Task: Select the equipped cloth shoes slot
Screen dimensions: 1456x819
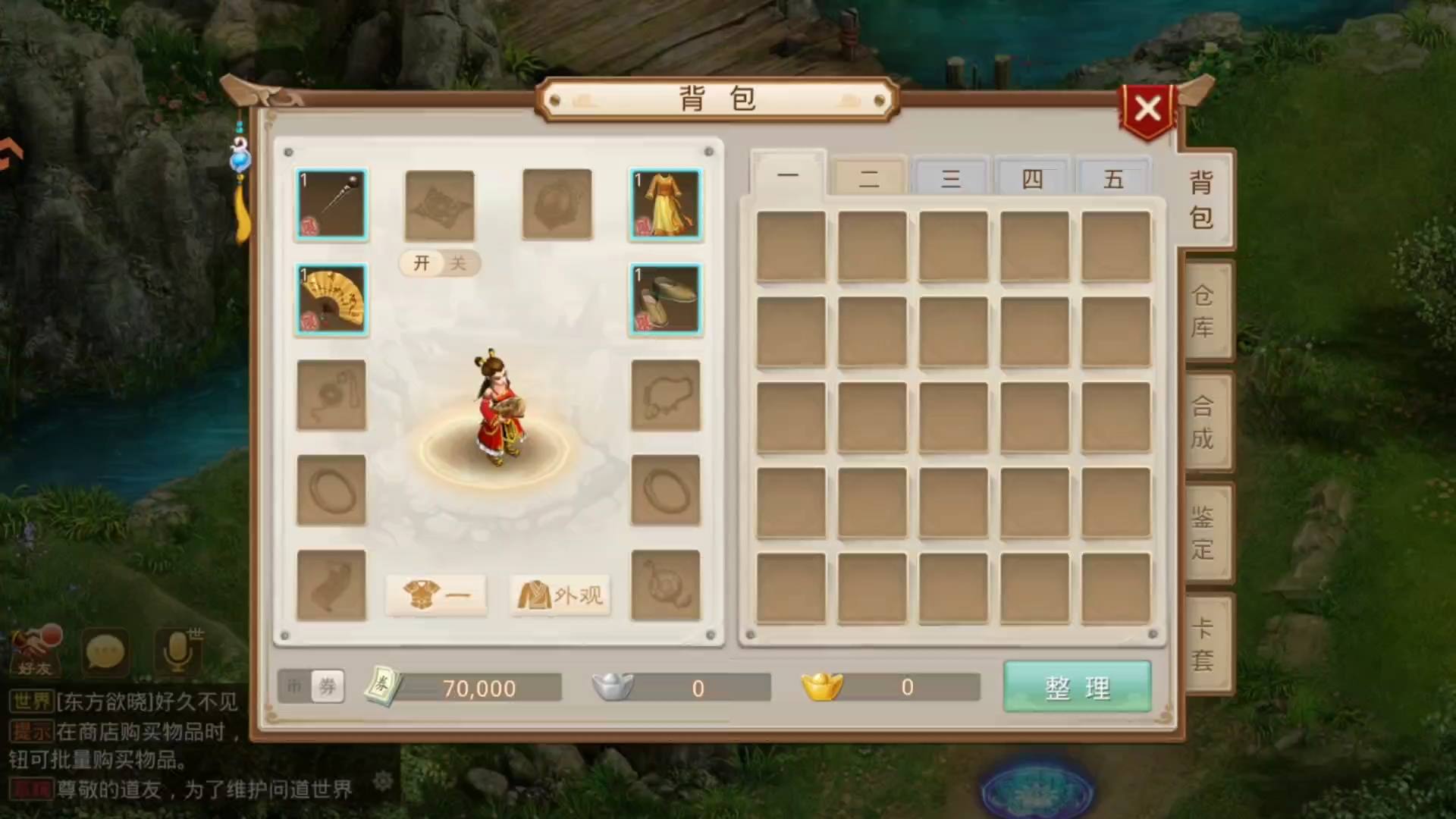Action: point(665,300)
